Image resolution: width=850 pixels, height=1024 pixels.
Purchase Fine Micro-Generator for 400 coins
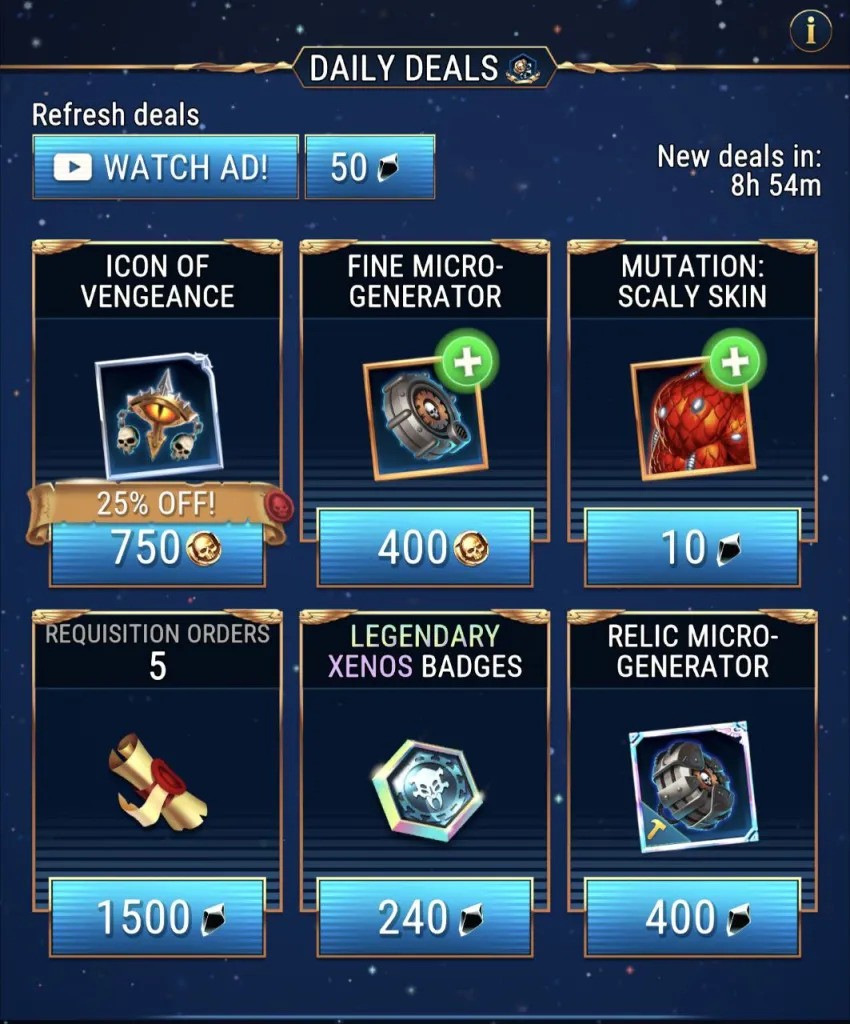click(424, 547)
